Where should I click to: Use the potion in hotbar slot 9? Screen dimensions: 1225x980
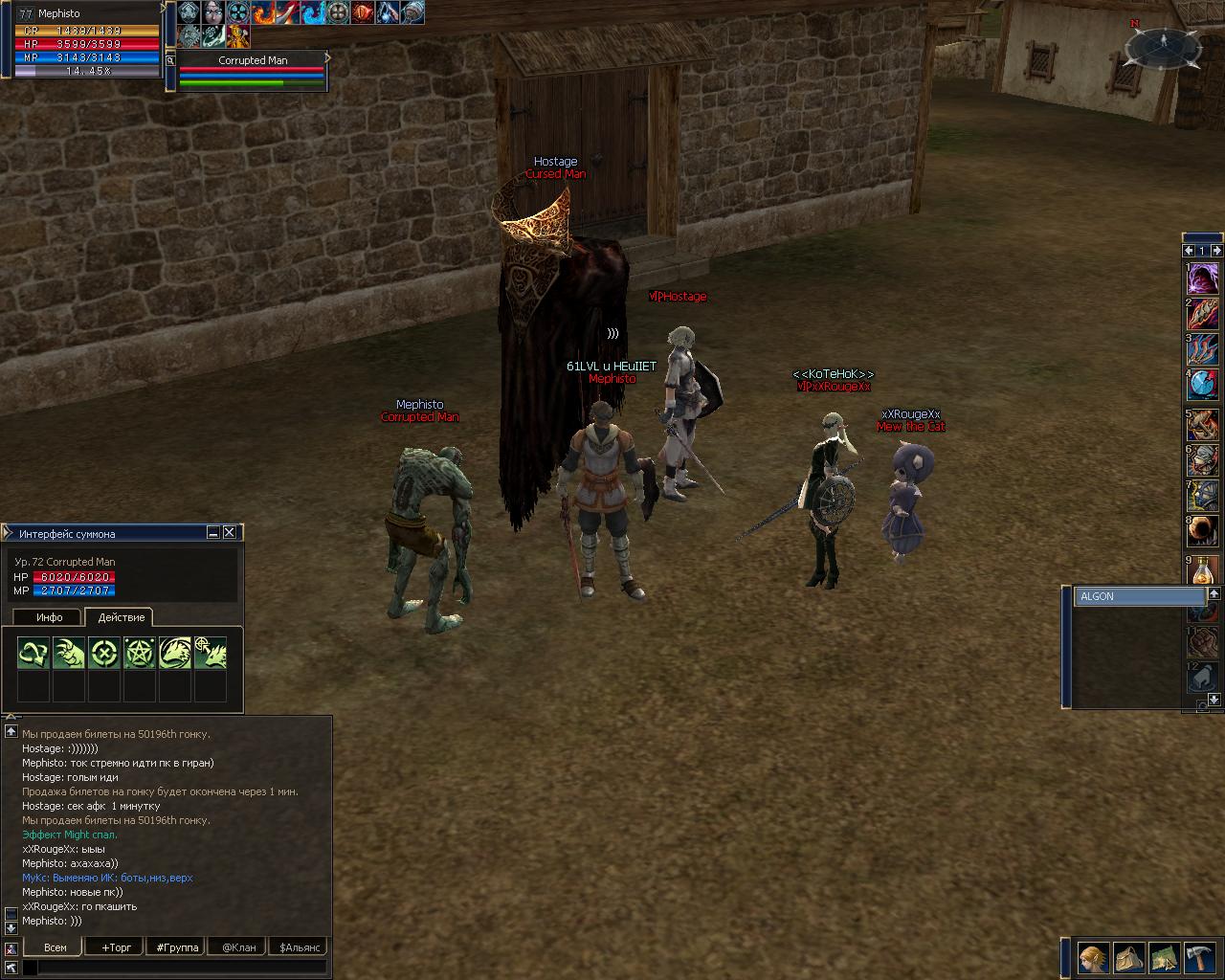tap(1203, 571)
